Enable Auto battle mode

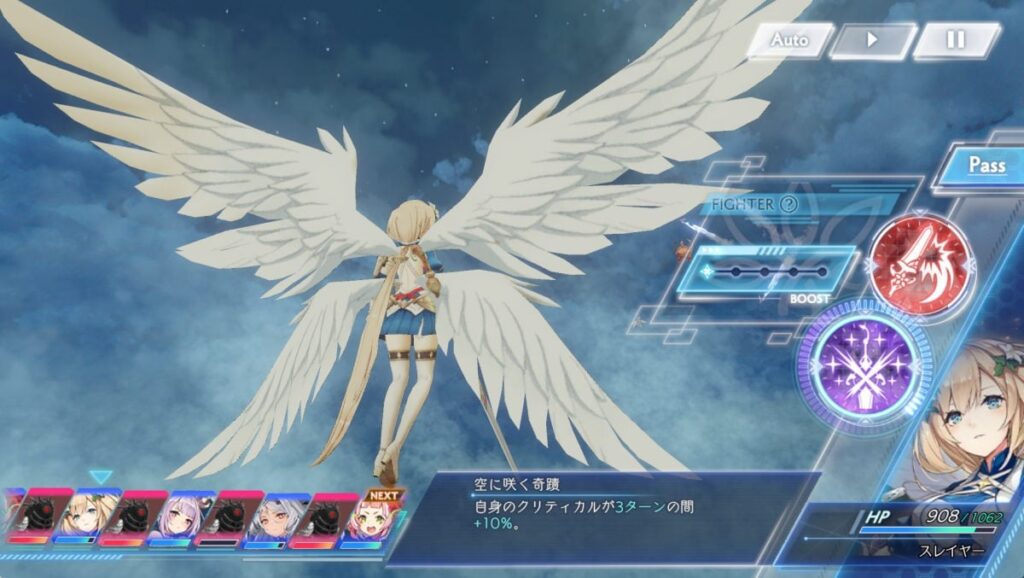[789, 41]
